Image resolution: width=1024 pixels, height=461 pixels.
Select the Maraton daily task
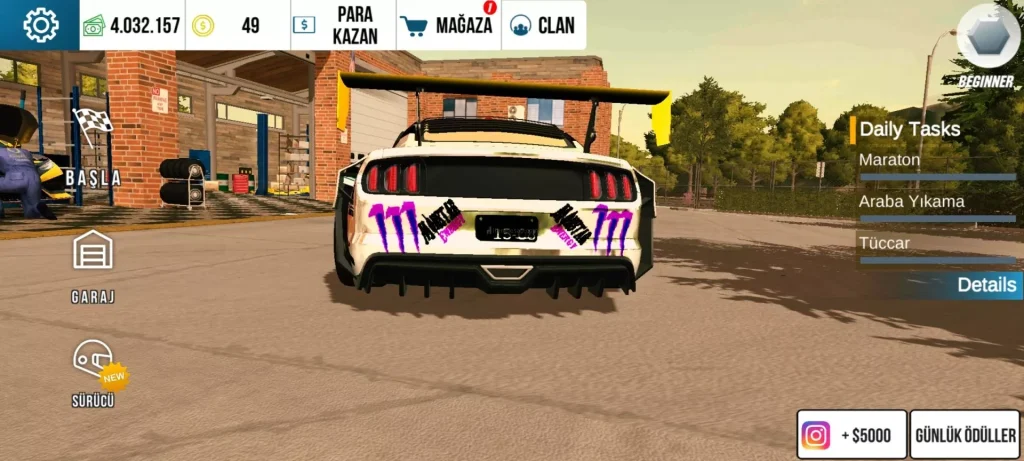934,161
